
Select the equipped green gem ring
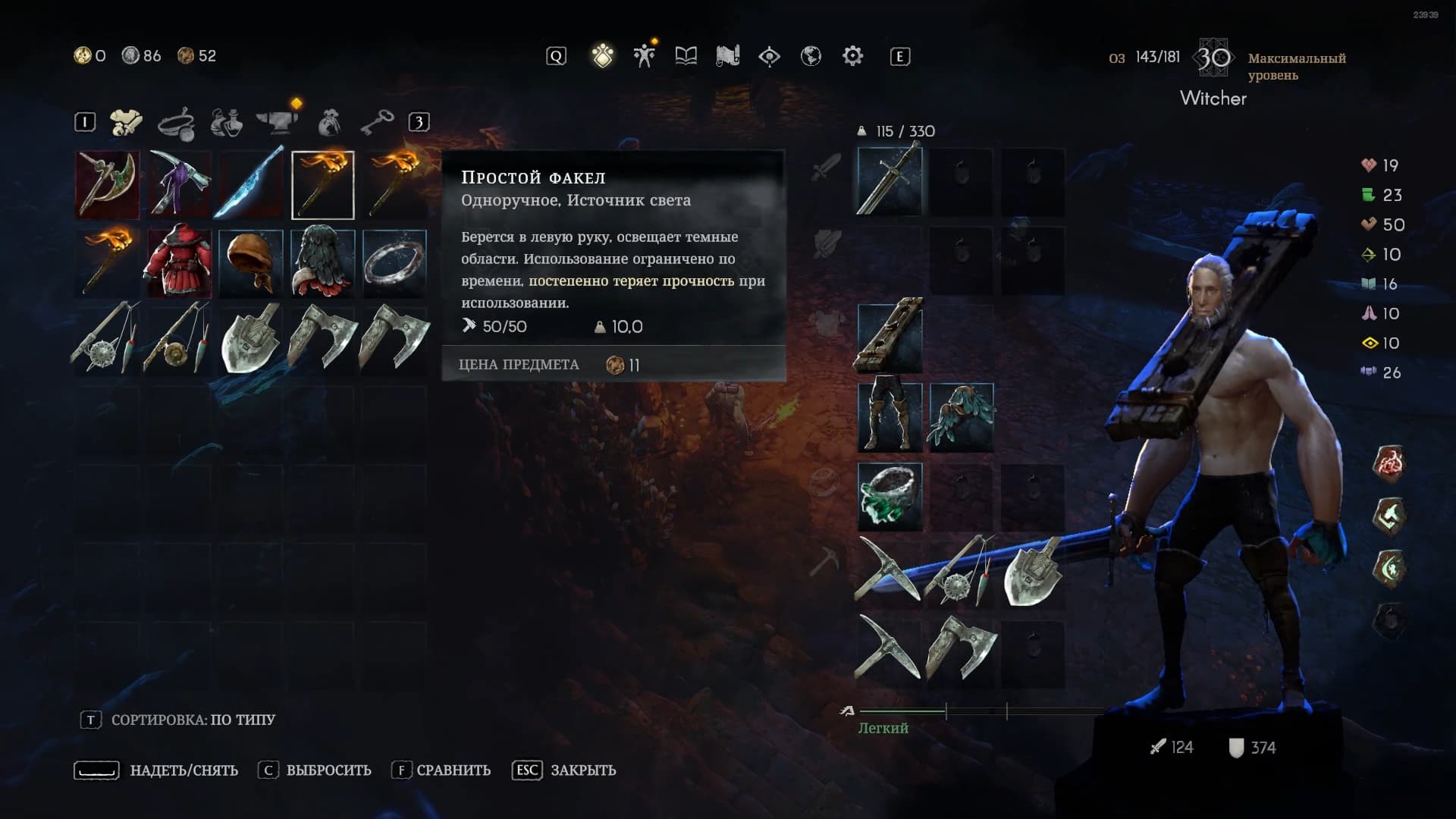(890, 497)
